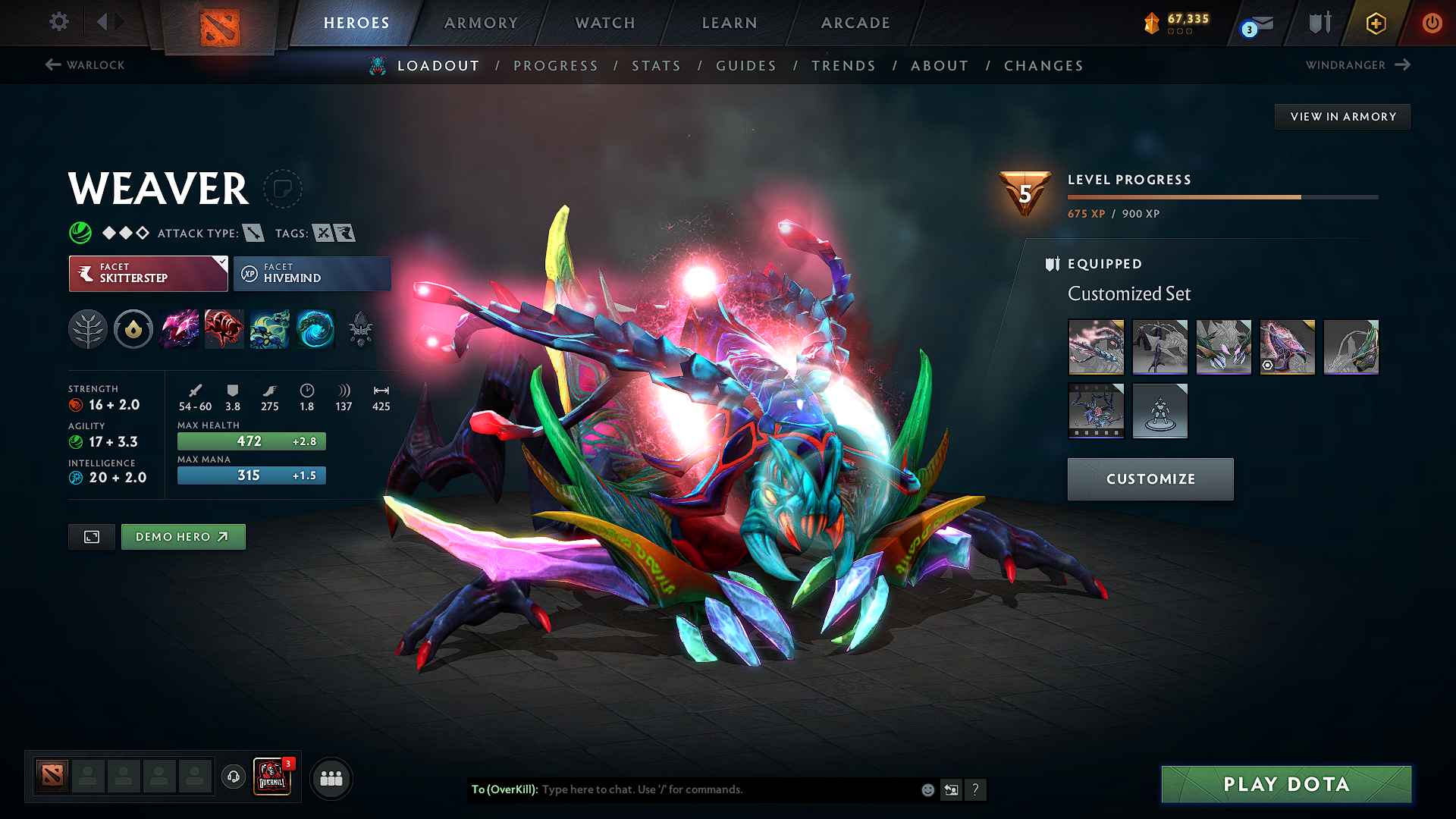
Task: Select the Hivemind facet
Action: tap(312, 273)
